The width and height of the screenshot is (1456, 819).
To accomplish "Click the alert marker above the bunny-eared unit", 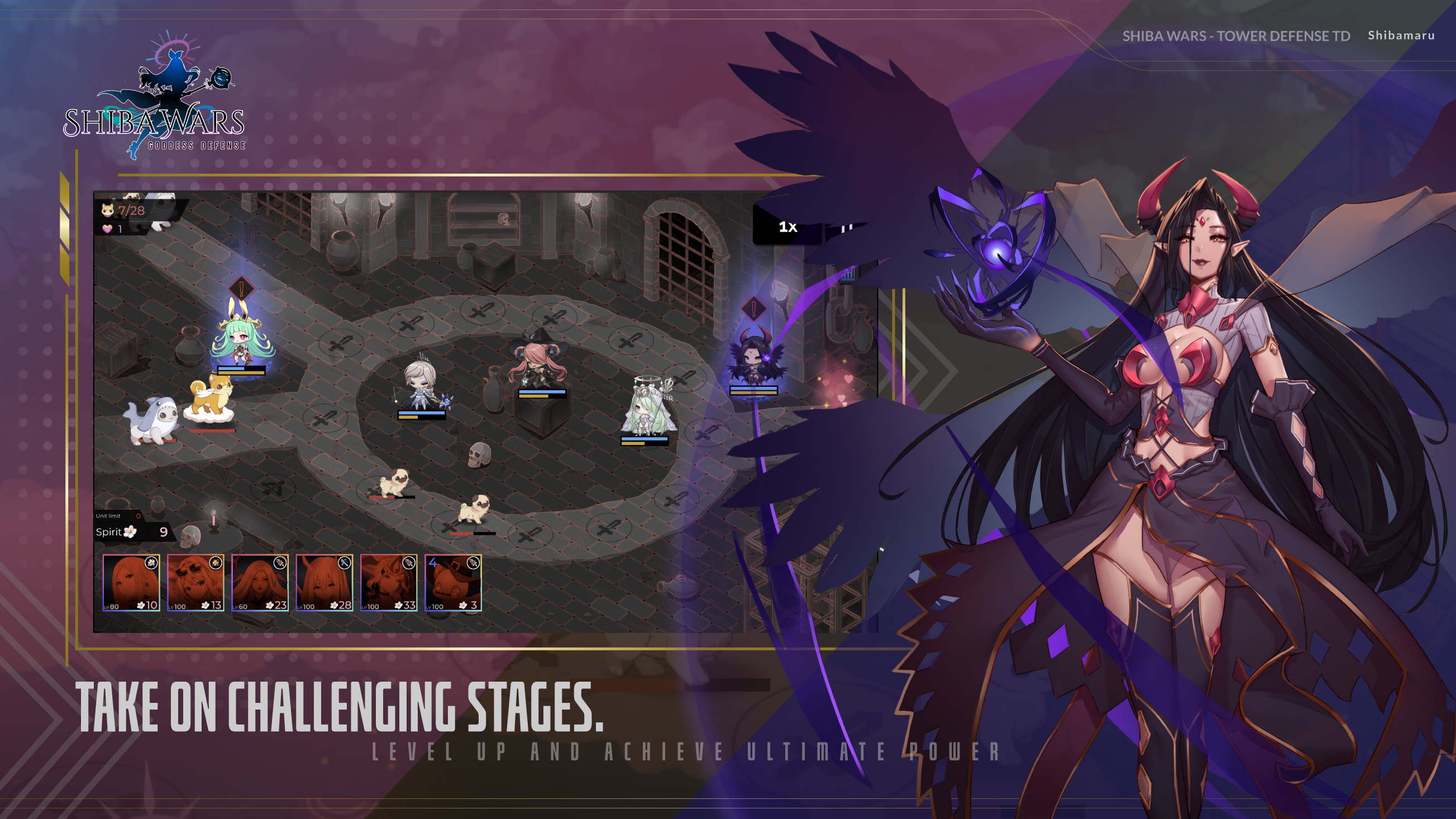I will (241, 289).
